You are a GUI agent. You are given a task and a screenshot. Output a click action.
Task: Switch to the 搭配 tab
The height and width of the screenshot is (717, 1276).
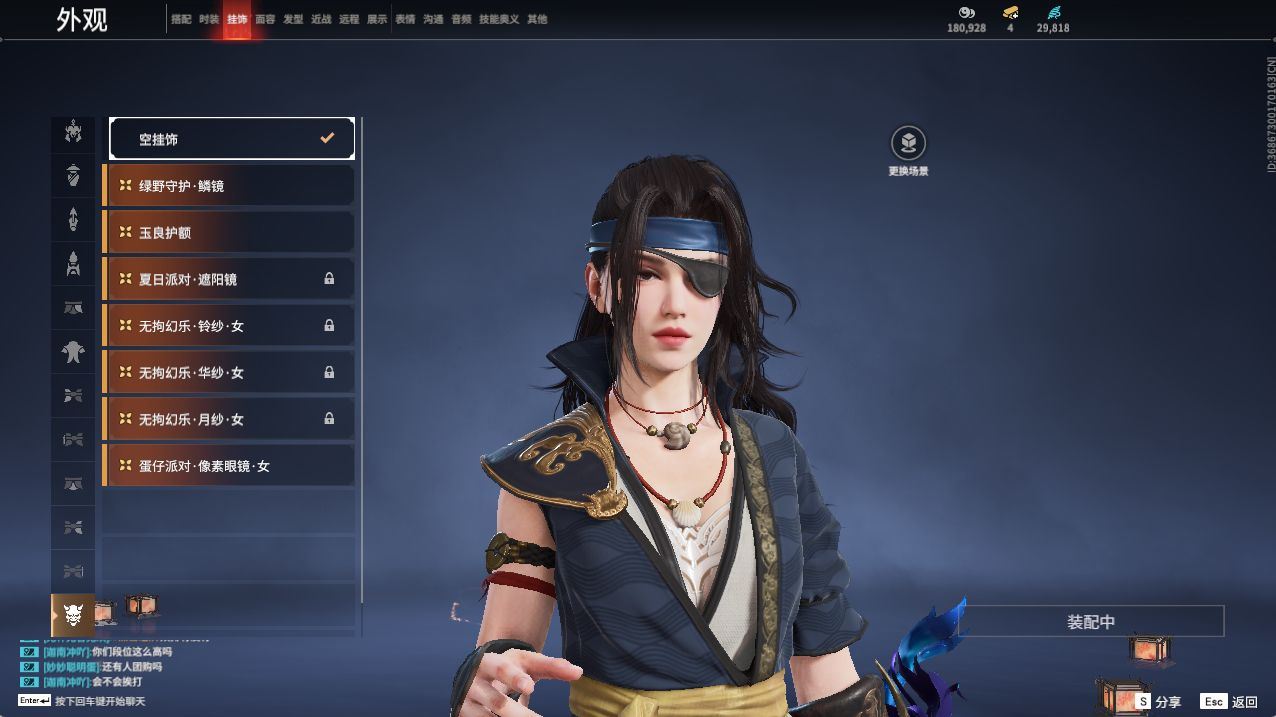point(181,19)
